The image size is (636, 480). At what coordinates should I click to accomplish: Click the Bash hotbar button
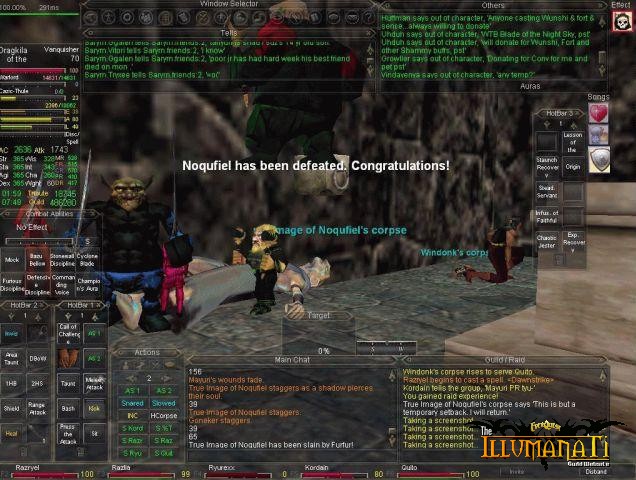tap(69, 408)
